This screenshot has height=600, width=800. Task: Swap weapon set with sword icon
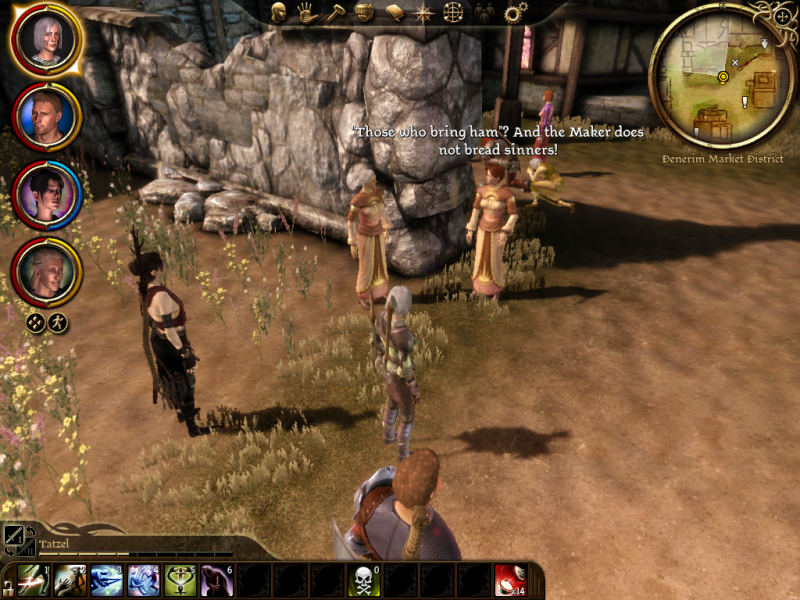pyautogui.click(x=14, y=536)
